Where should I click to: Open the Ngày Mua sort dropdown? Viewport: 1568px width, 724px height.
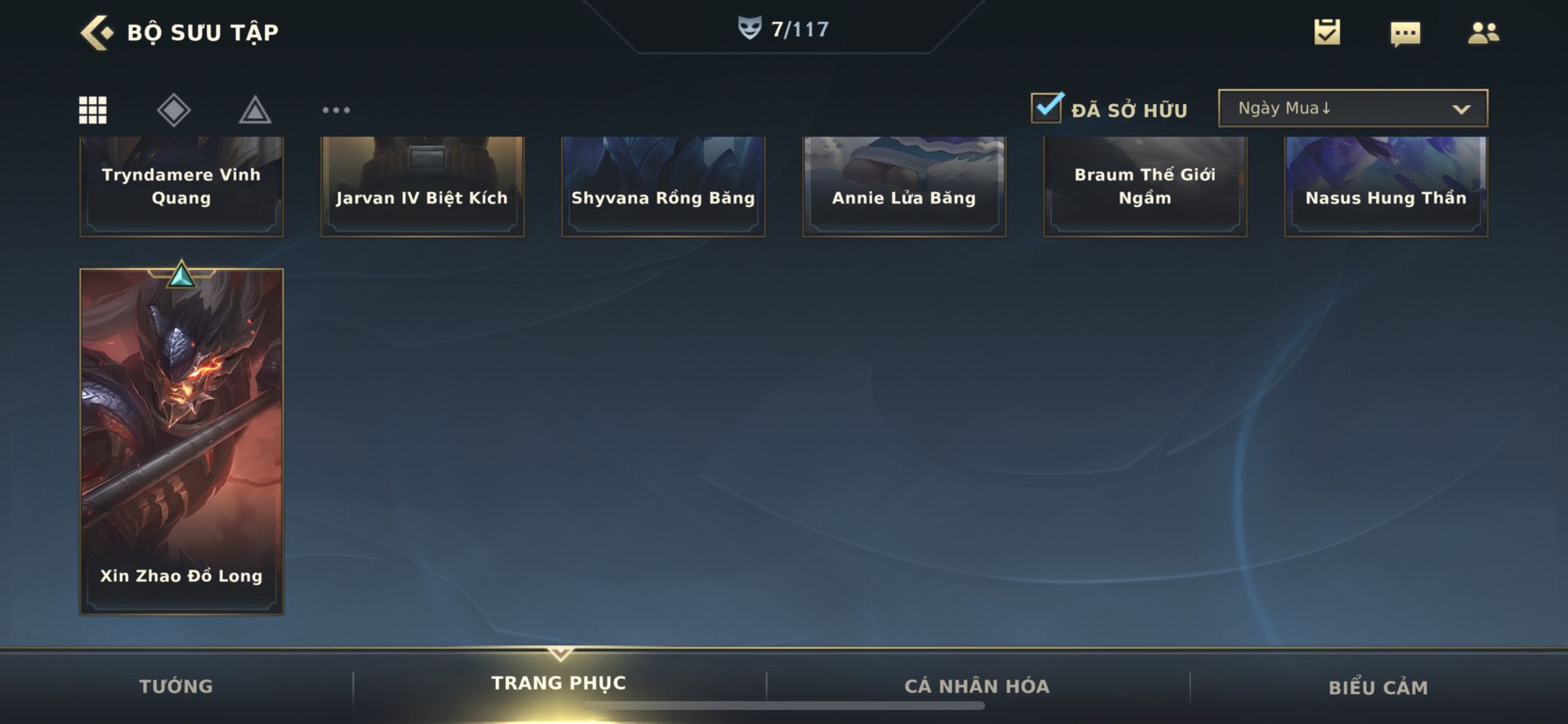1352,108
